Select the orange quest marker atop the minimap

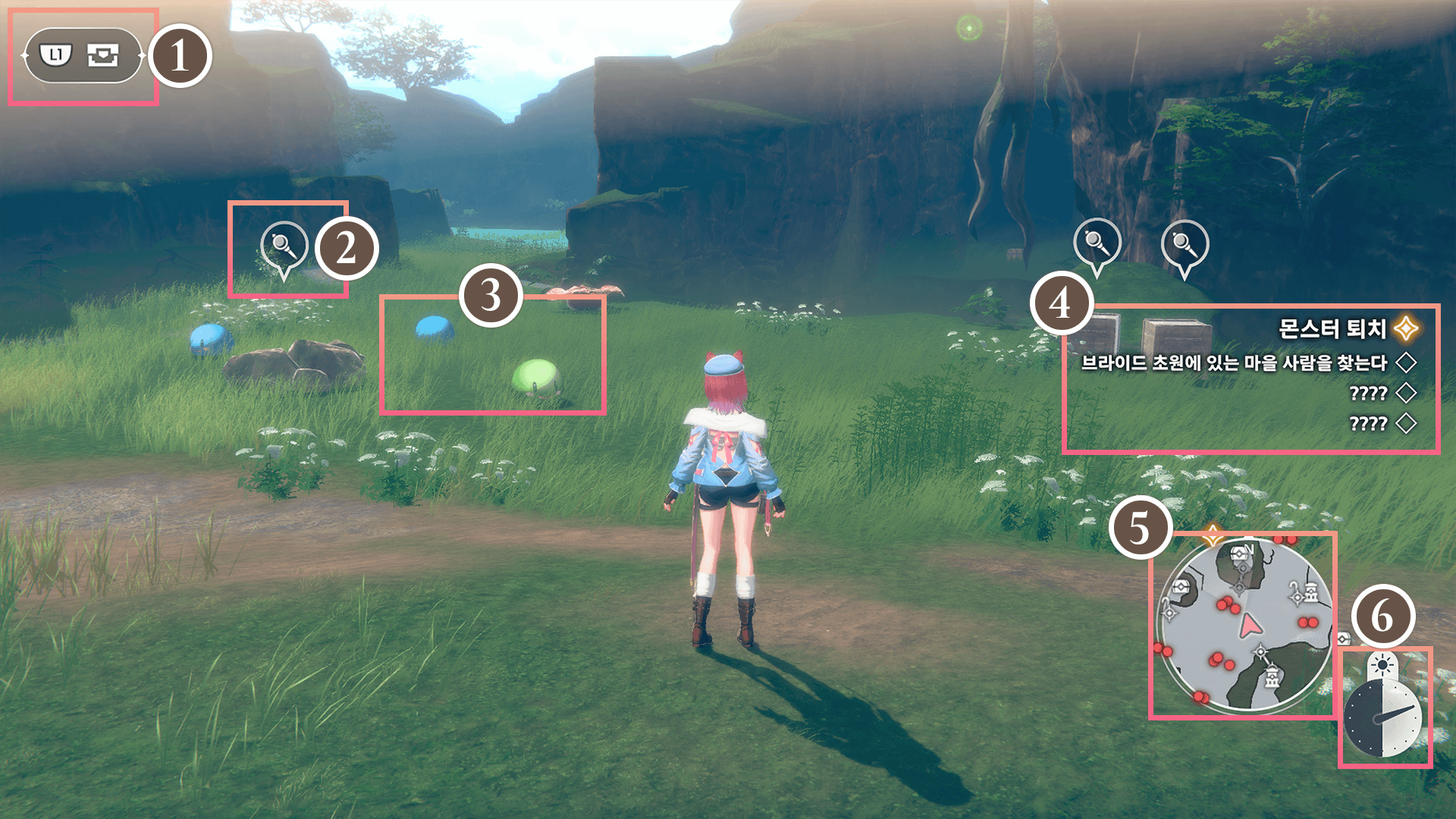pos(1213,535)
